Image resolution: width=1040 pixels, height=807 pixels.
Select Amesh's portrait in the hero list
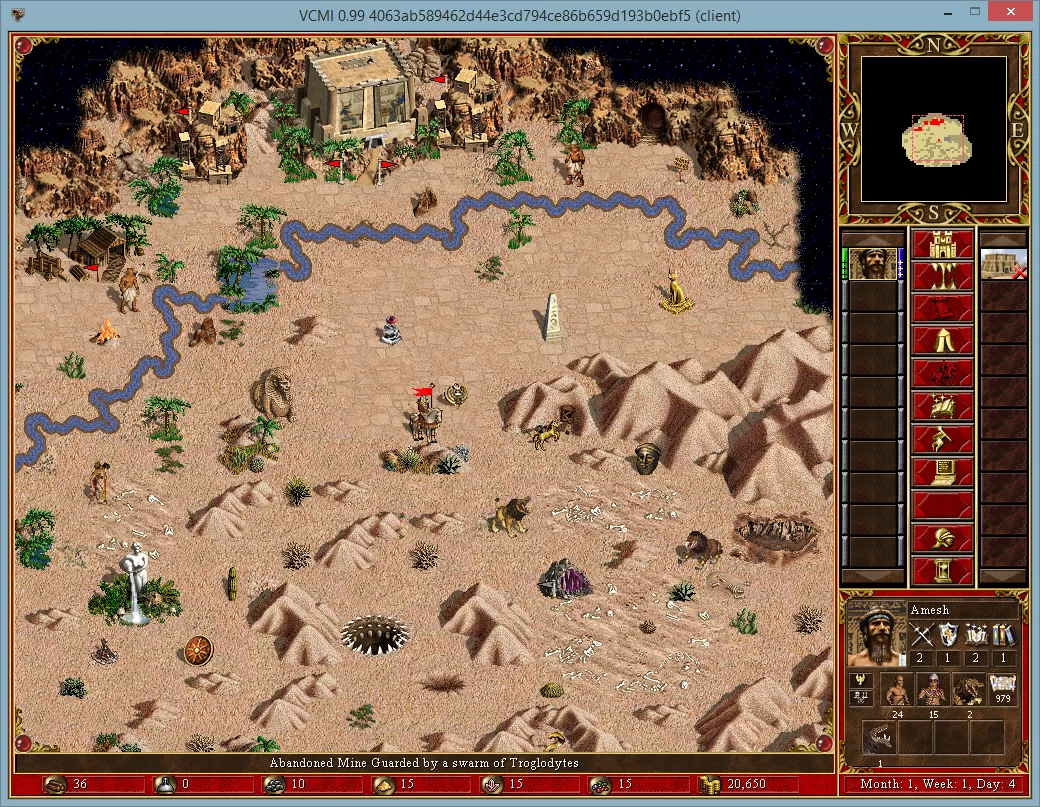pos(873,264)
